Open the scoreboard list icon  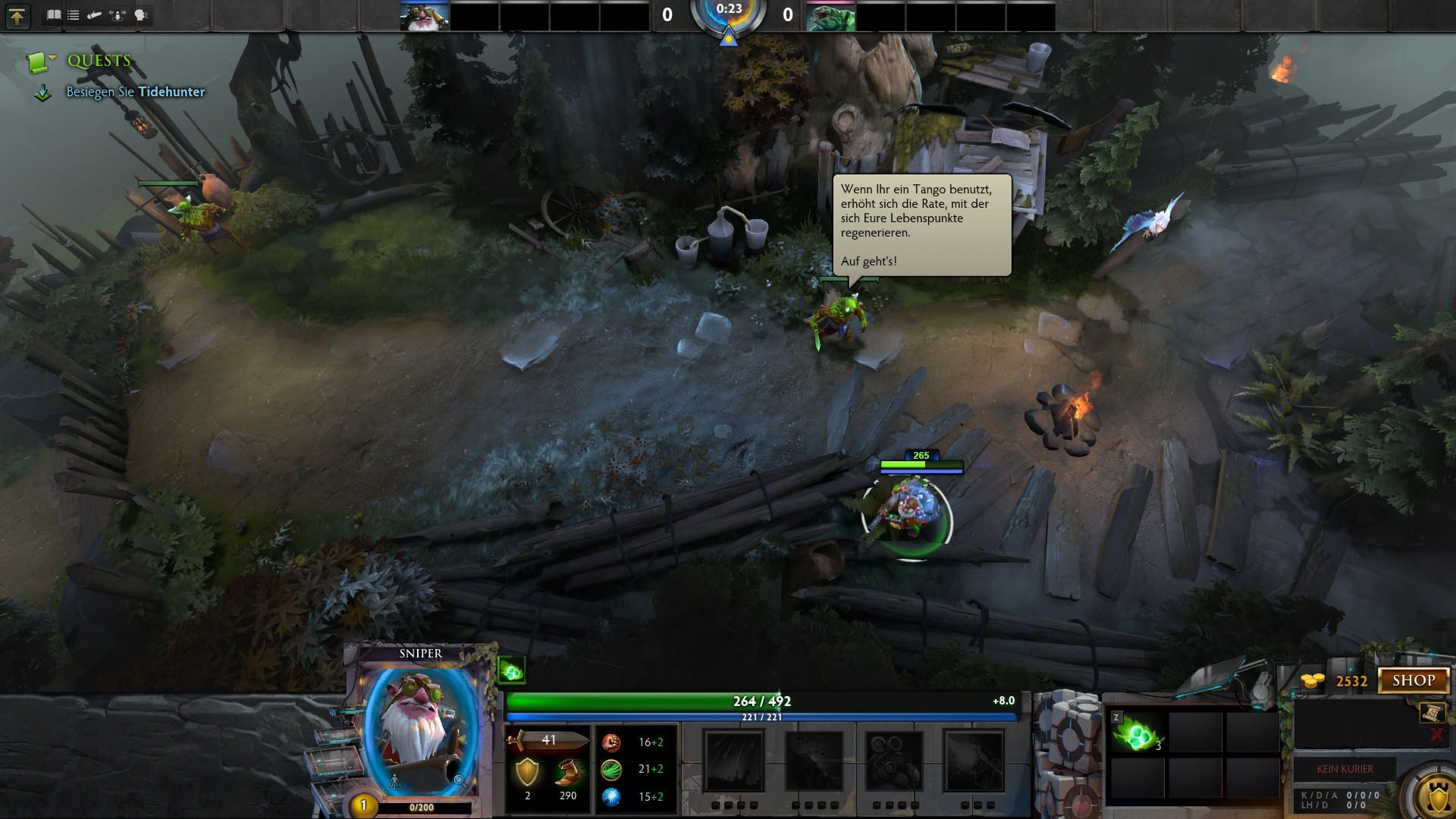[74, 15]
